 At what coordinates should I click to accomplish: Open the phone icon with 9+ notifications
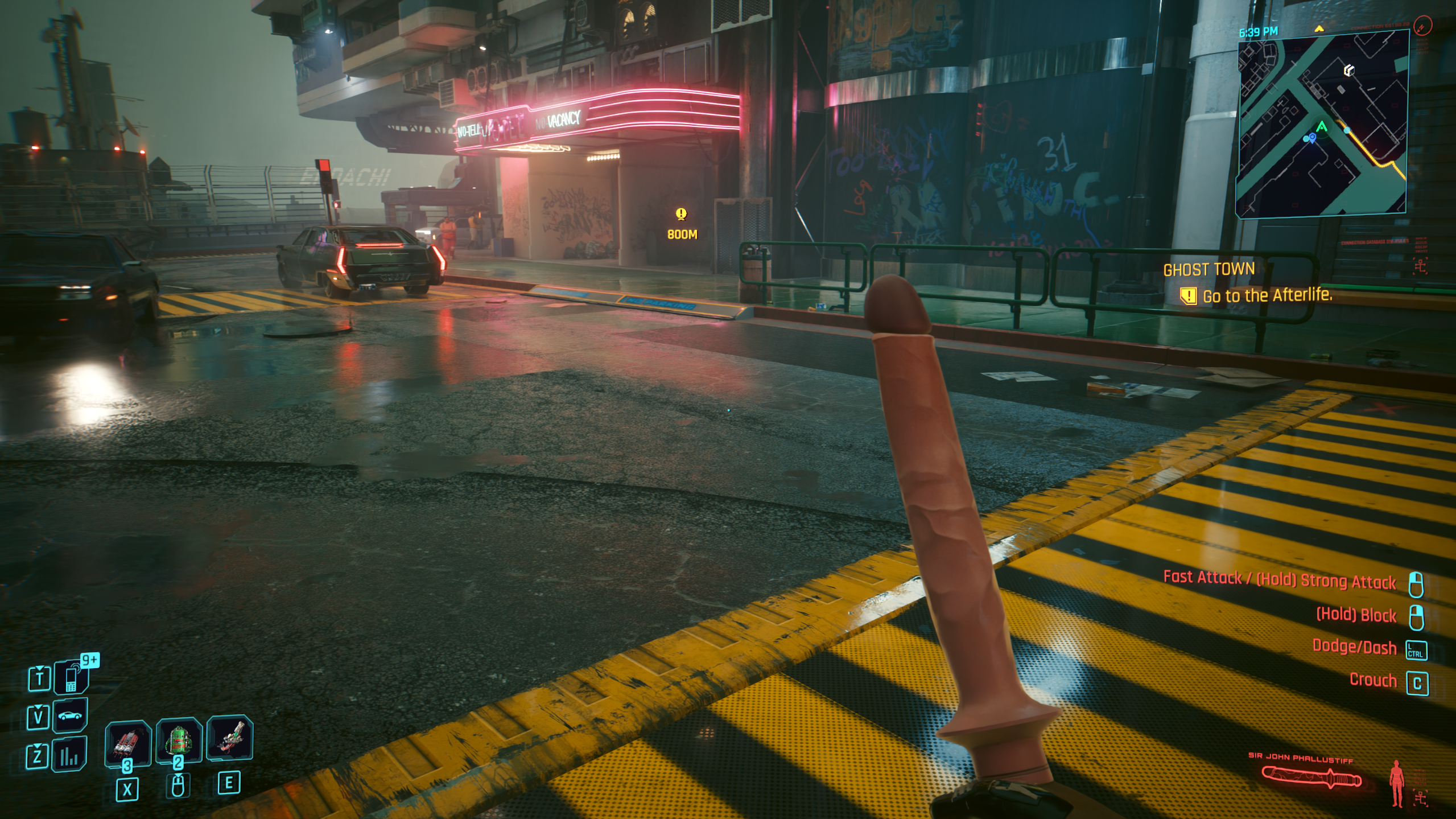pos(71,677)
